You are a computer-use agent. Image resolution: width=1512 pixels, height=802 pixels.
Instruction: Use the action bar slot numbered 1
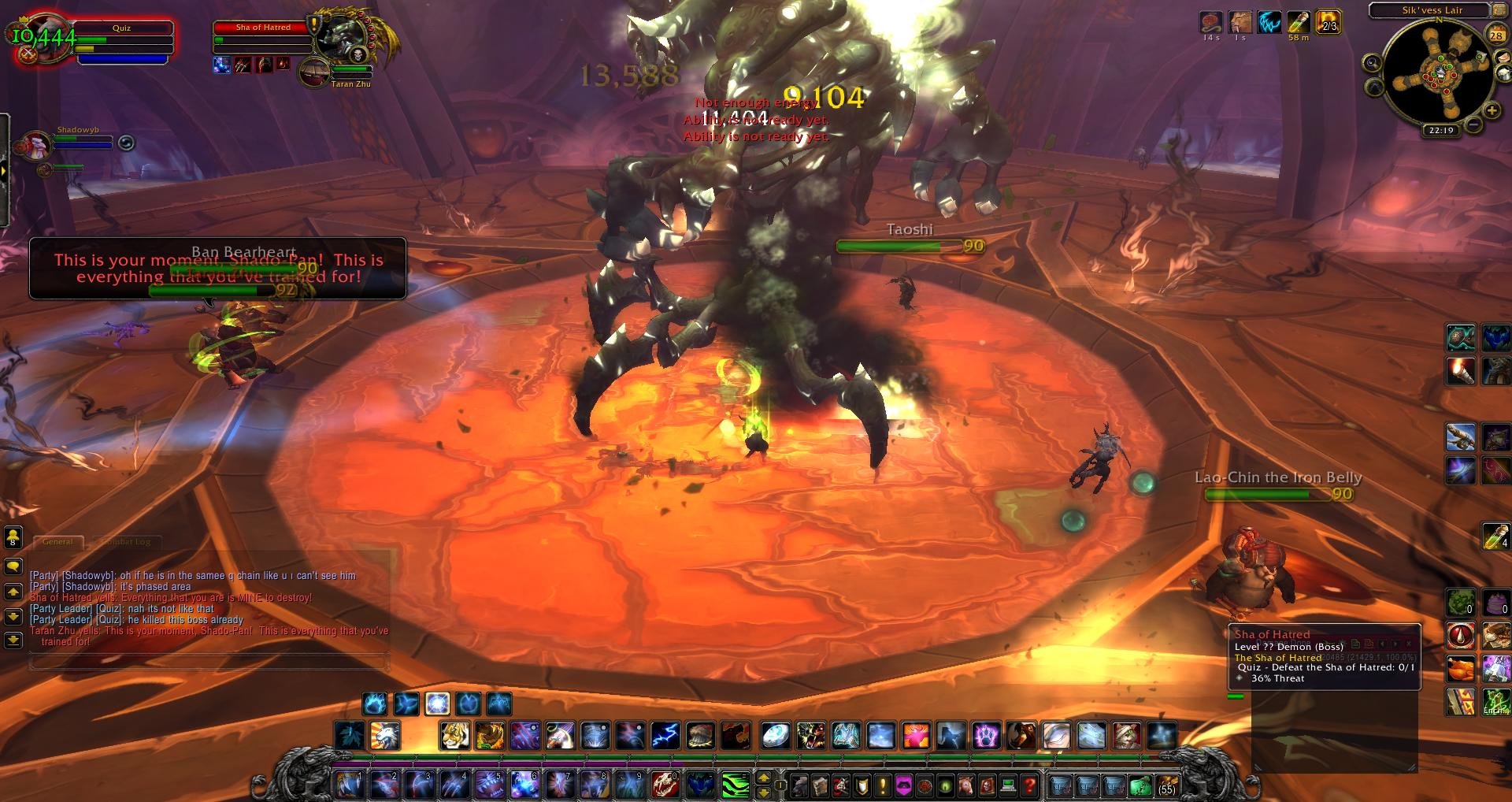coord(349,785)
